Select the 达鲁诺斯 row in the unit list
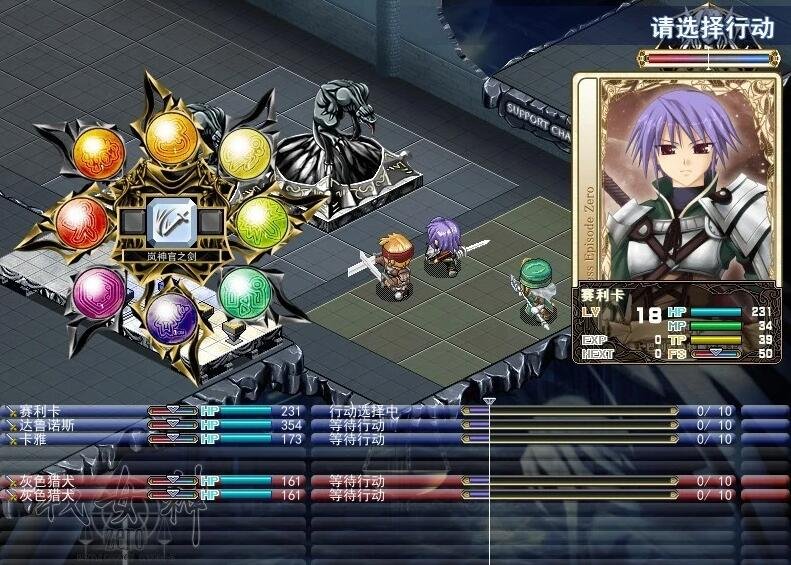 click(x=44, y=425)
